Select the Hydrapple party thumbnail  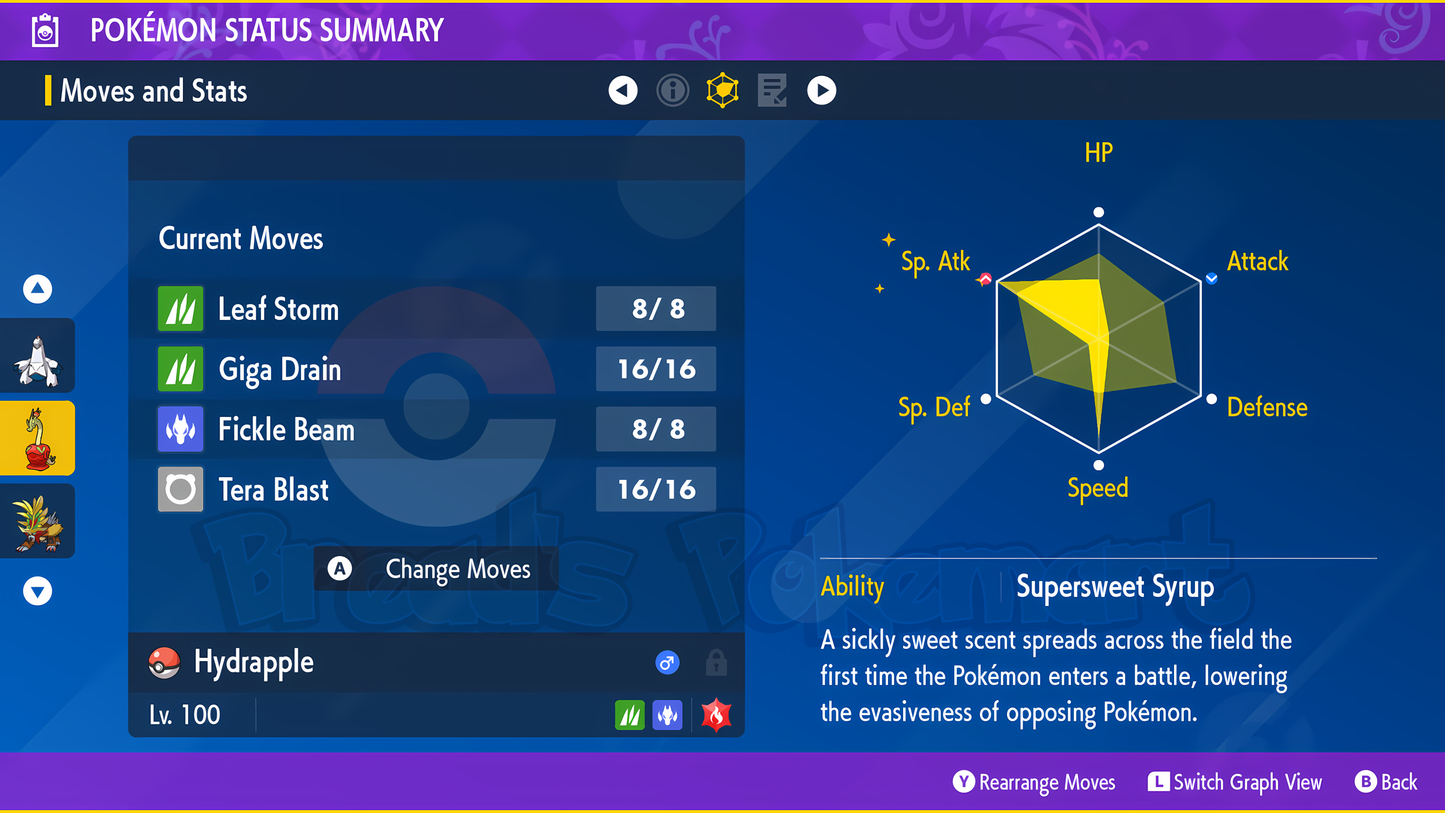point(38,438)
